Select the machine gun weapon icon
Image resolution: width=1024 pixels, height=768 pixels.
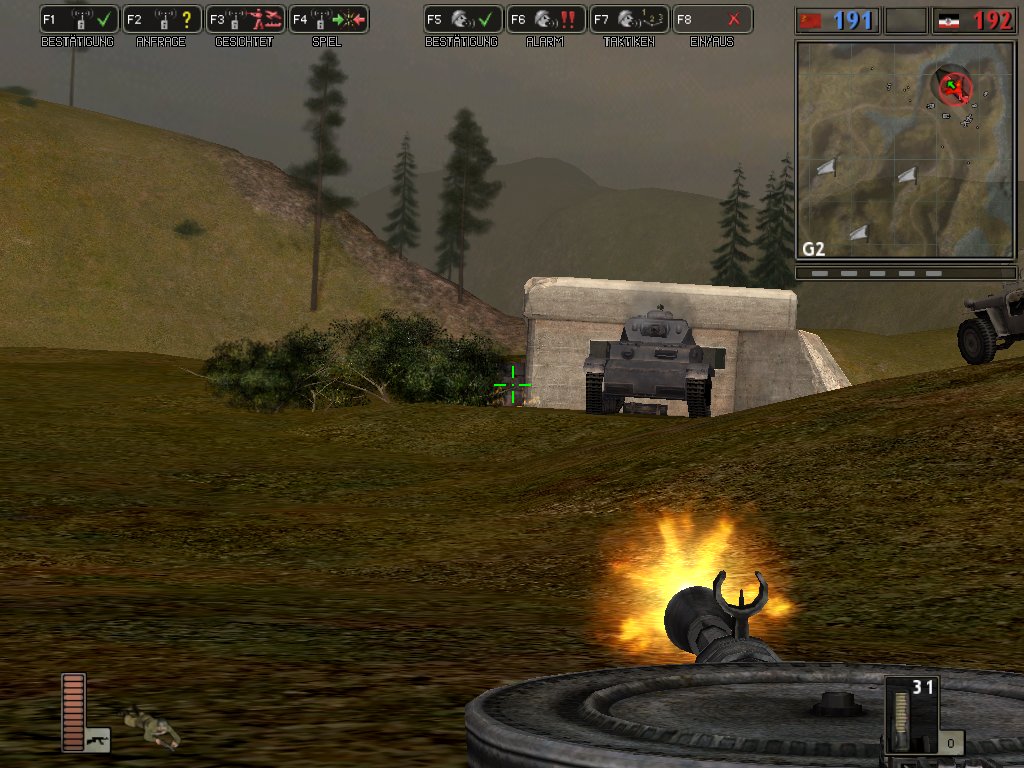(98, 740)
